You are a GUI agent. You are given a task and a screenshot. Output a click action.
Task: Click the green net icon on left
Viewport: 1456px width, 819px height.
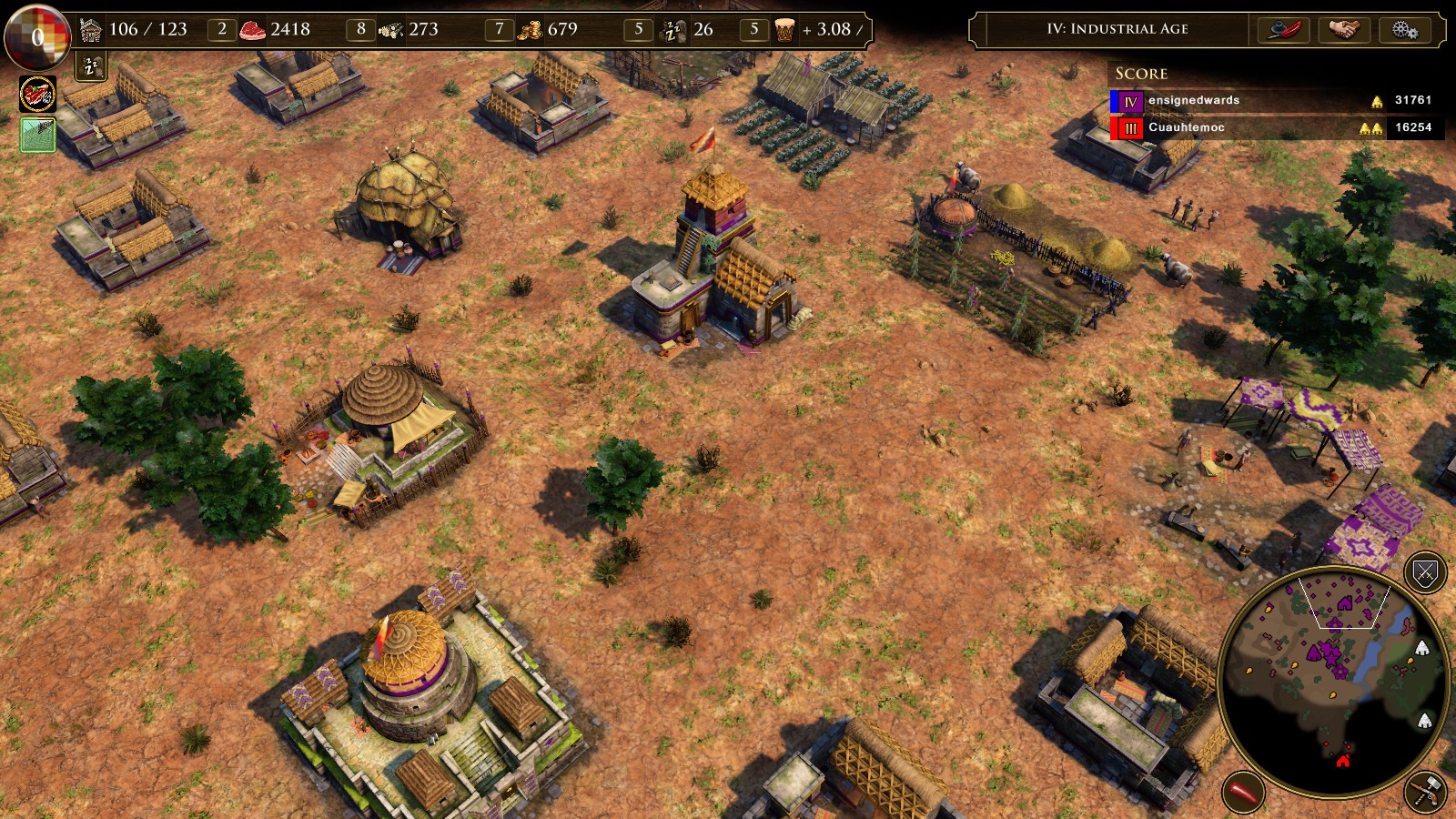pyautogui.click(x=37, y=136)
